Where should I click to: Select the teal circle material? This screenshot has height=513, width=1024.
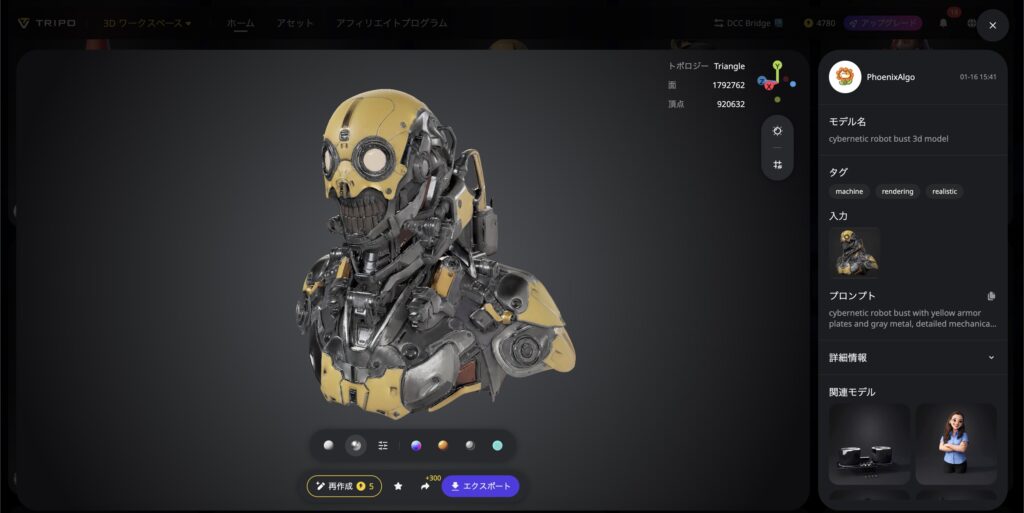tap(497, 445)
